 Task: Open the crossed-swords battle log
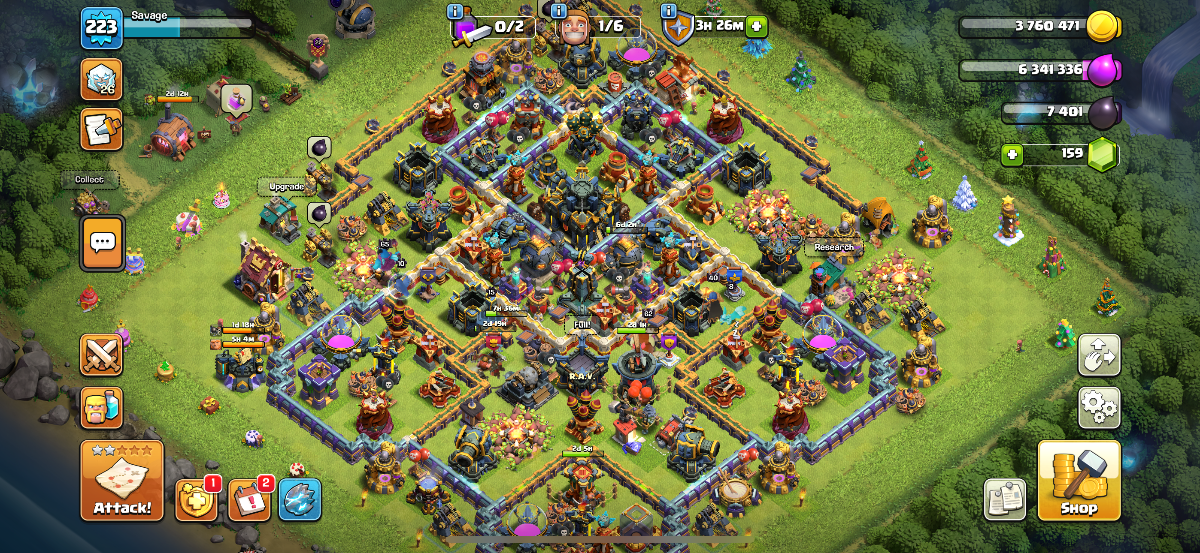click(x=102, y=355)
